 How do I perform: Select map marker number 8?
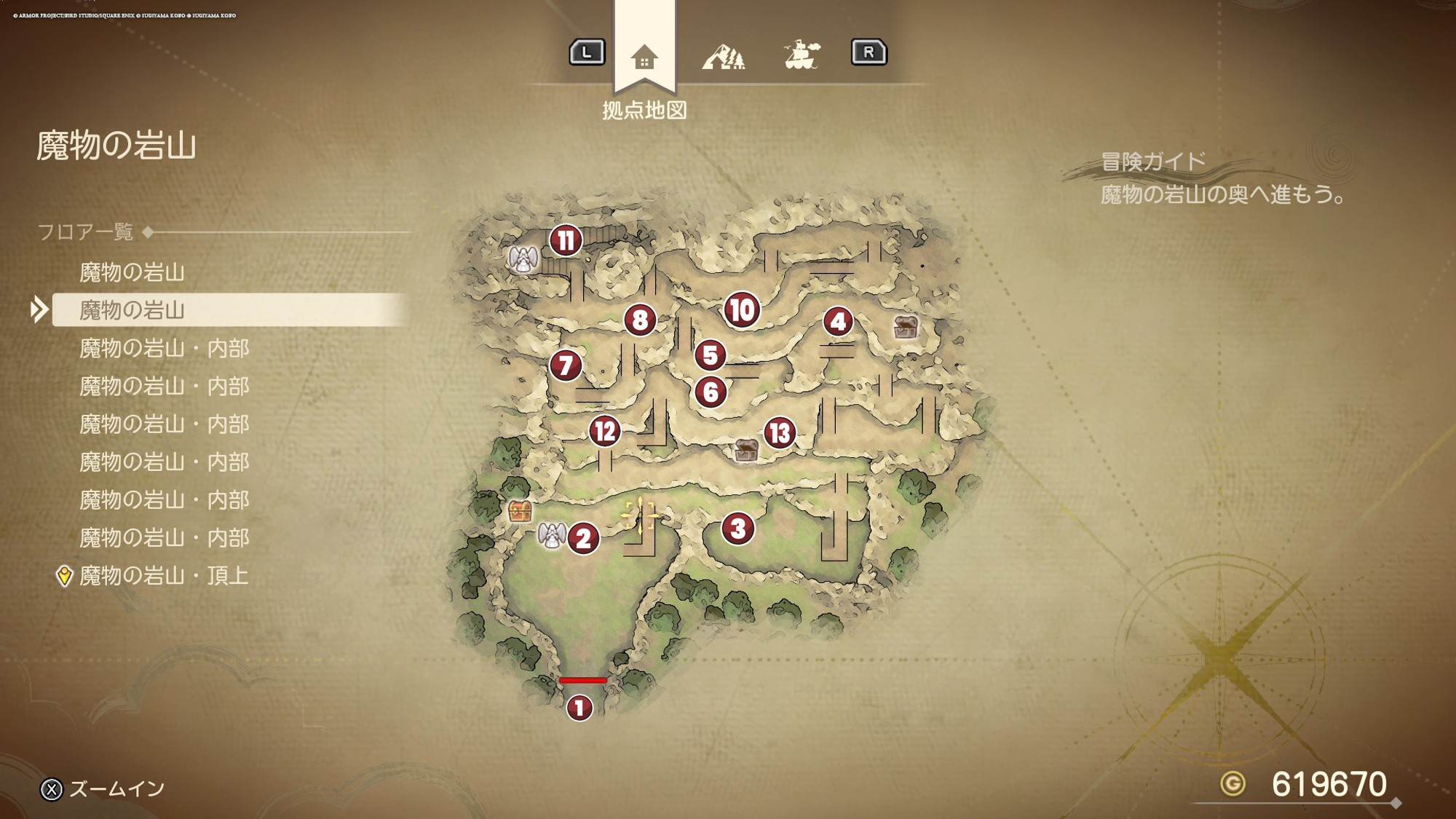[x=640, y=320]
